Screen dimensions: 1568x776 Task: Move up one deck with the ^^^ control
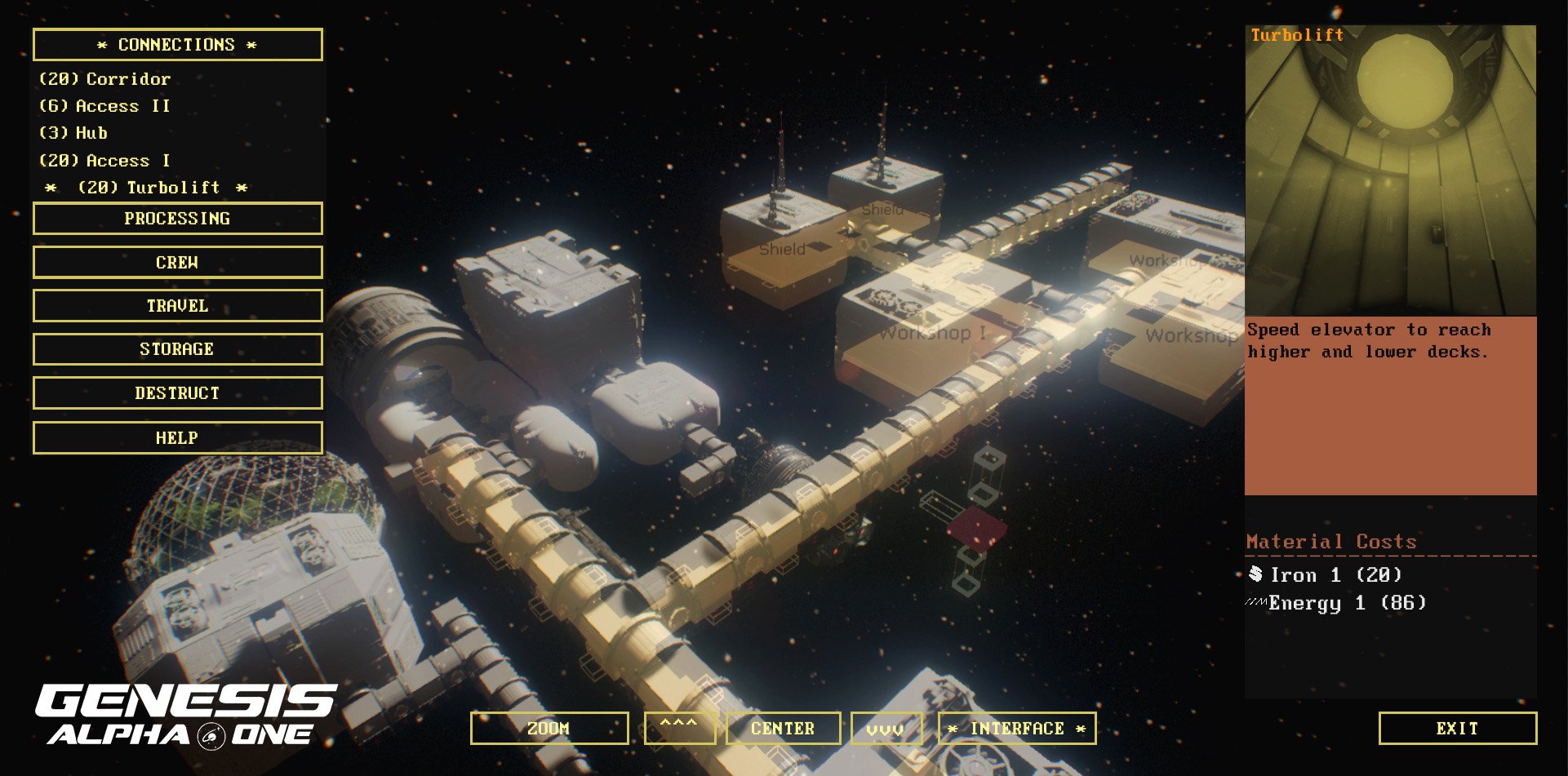coord(680,727)
